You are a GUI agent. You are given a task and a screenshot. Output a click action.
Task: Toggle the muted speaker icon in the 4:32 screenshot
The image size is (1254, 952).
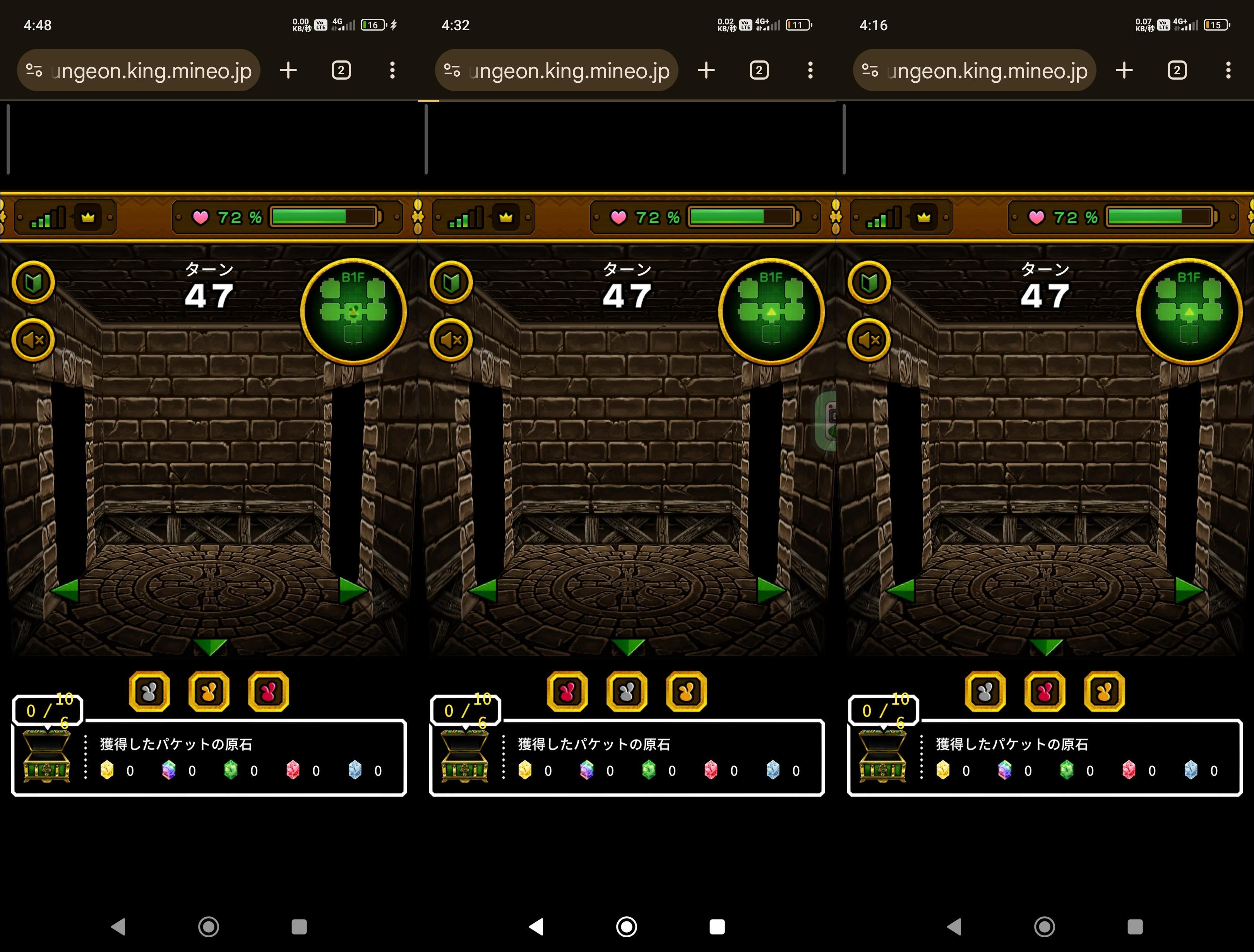click(x=451, y=340)
